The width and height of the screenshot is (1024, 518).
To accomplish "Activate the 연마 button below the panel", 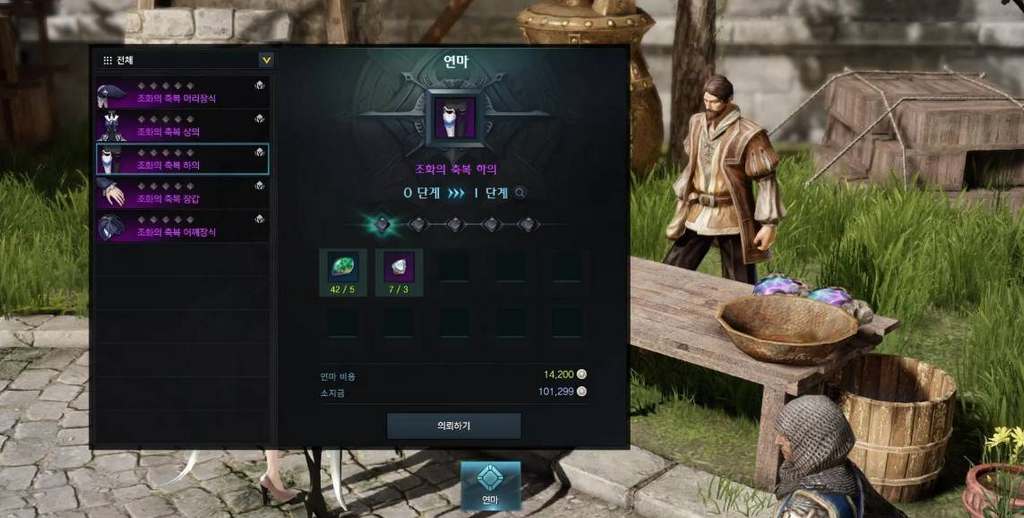I will point(490,484).
